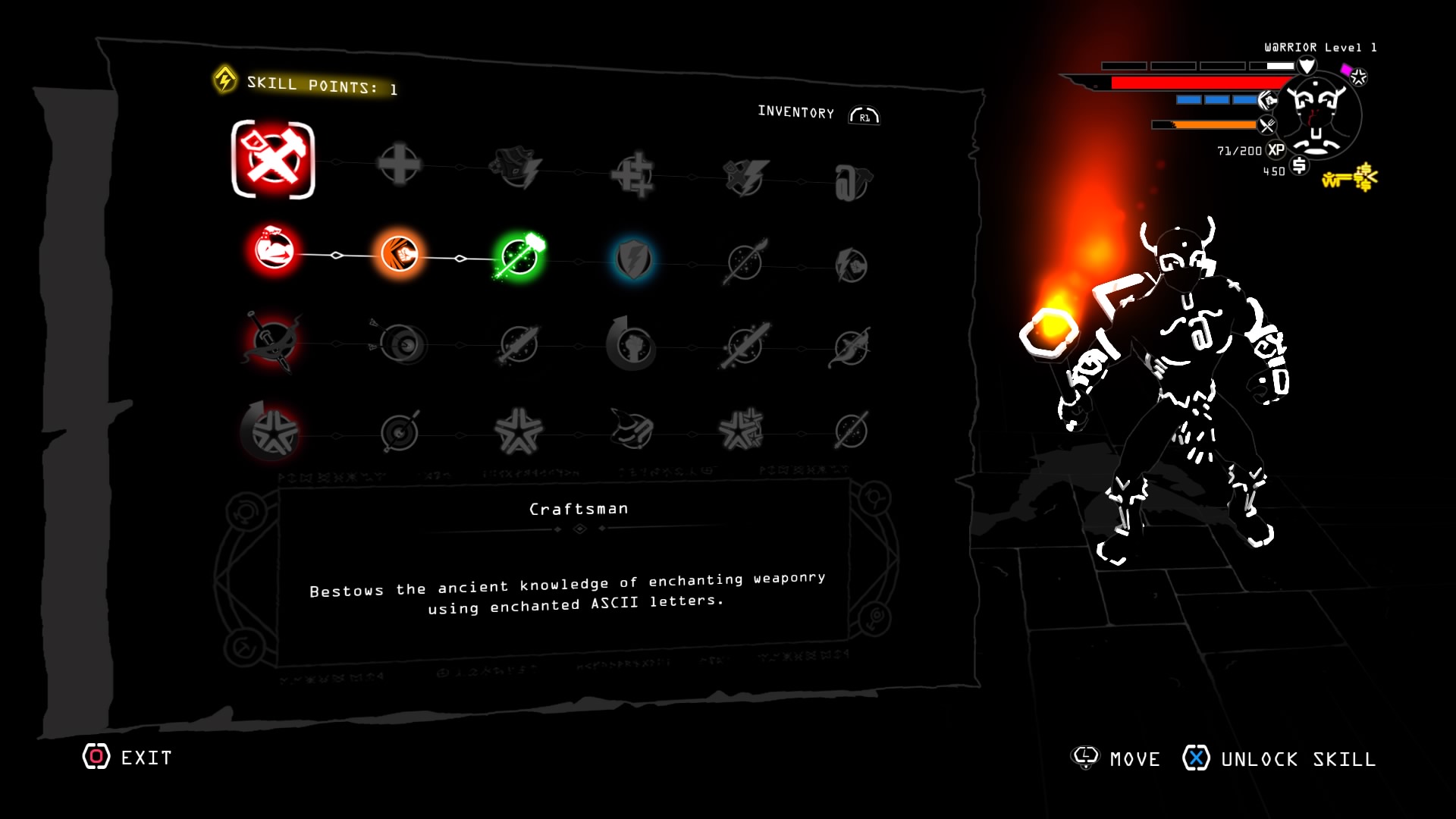This screenshot has width=1456, height=819.
Task: Pick the wizard hat skill
Action: pyautogui.click(x=632, y=429)
